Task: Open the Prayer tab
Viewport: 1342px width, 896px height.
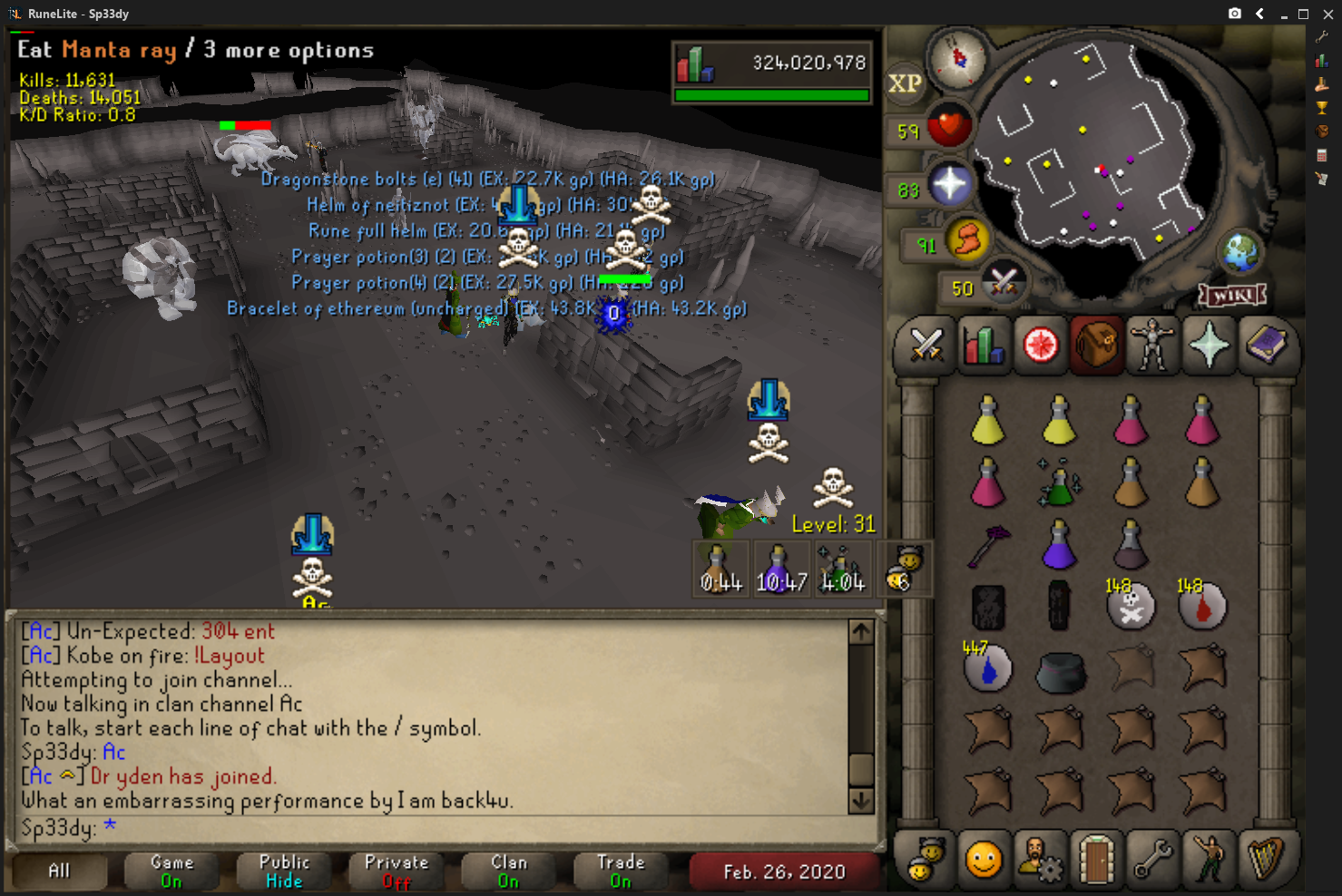Action: (x=1210, y=346)
